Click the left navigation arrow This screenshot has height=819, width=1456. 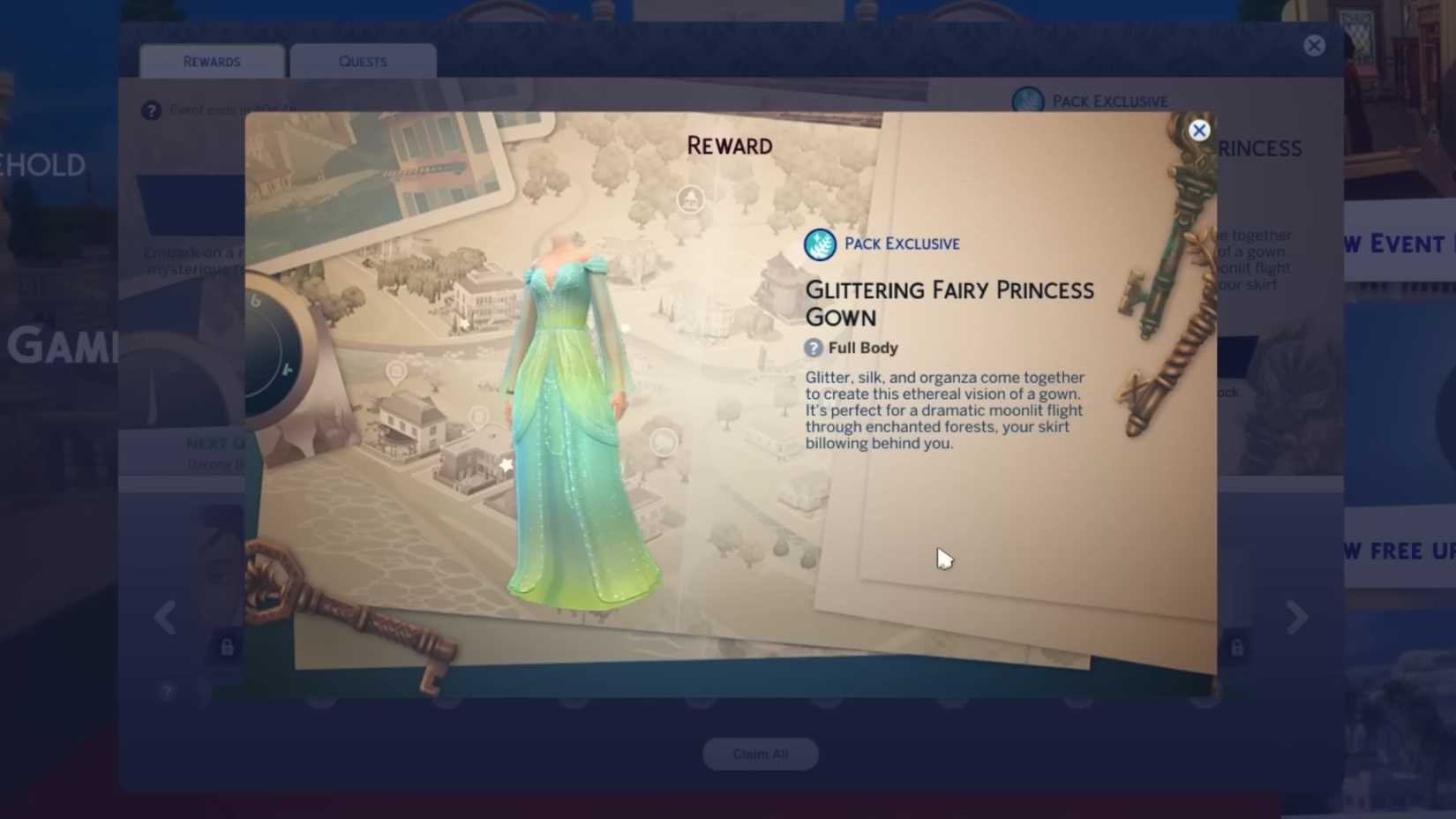tap(166, 618)
